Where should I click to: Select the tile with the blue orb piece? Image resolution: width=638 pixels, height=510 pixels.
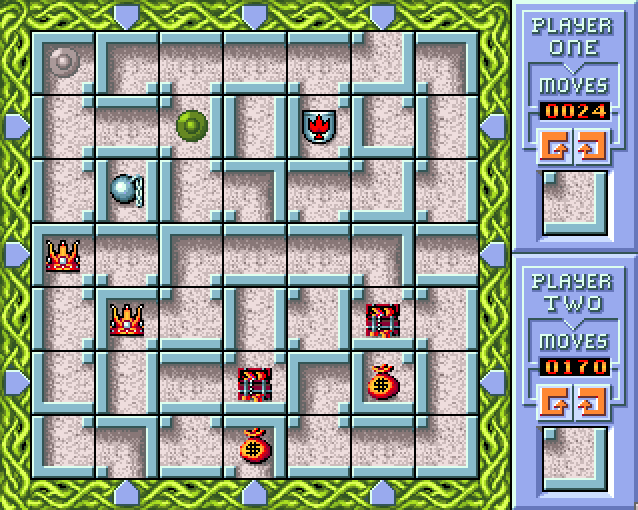pos(127,190)
